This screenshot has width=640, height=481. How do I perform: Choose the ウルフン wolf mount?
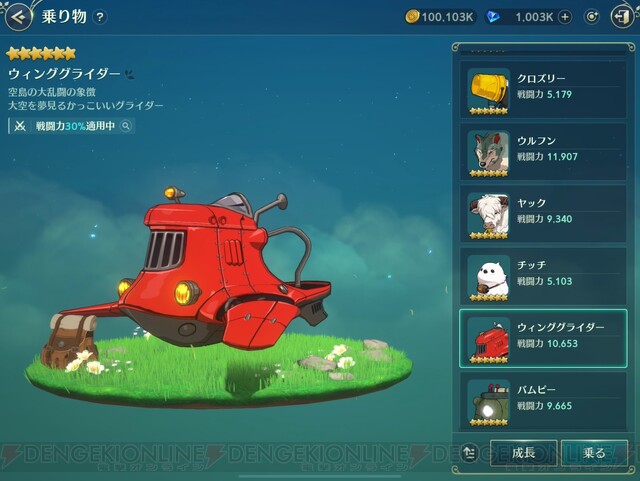coord(543,149)
